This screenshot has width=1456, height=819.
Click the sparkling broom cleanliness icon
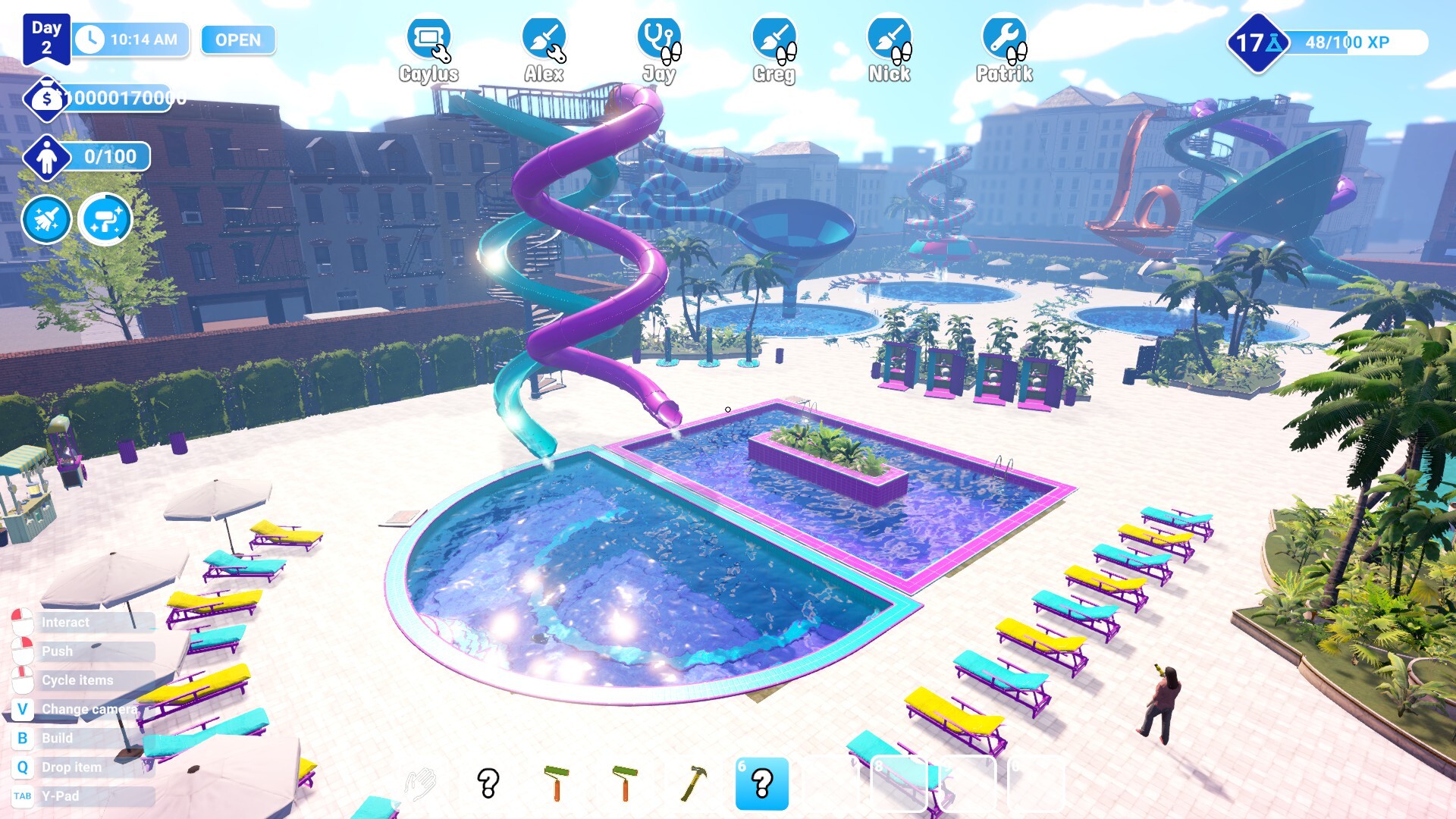click(x=47, y=220)
